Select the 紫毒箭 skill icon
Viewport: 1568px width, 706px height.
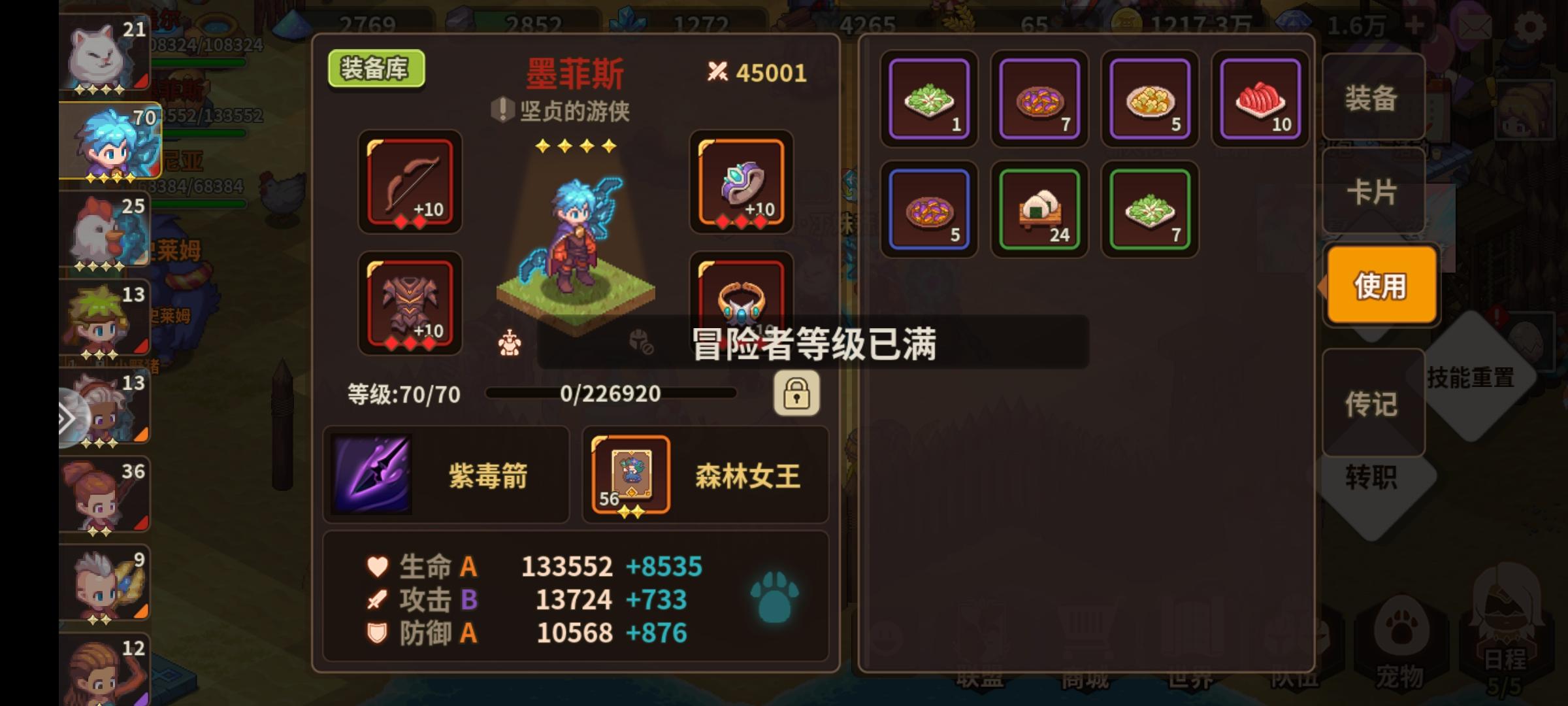[x=370, y=473]
